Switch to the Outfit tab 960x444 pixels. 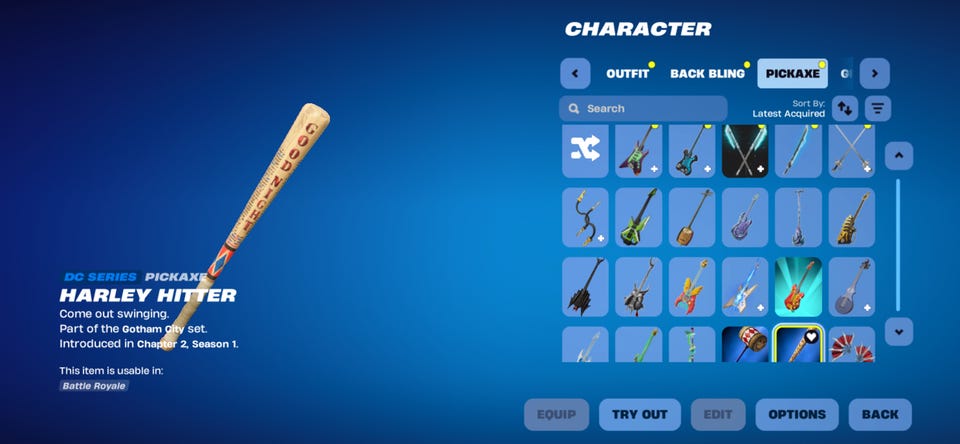coord(627,73)
